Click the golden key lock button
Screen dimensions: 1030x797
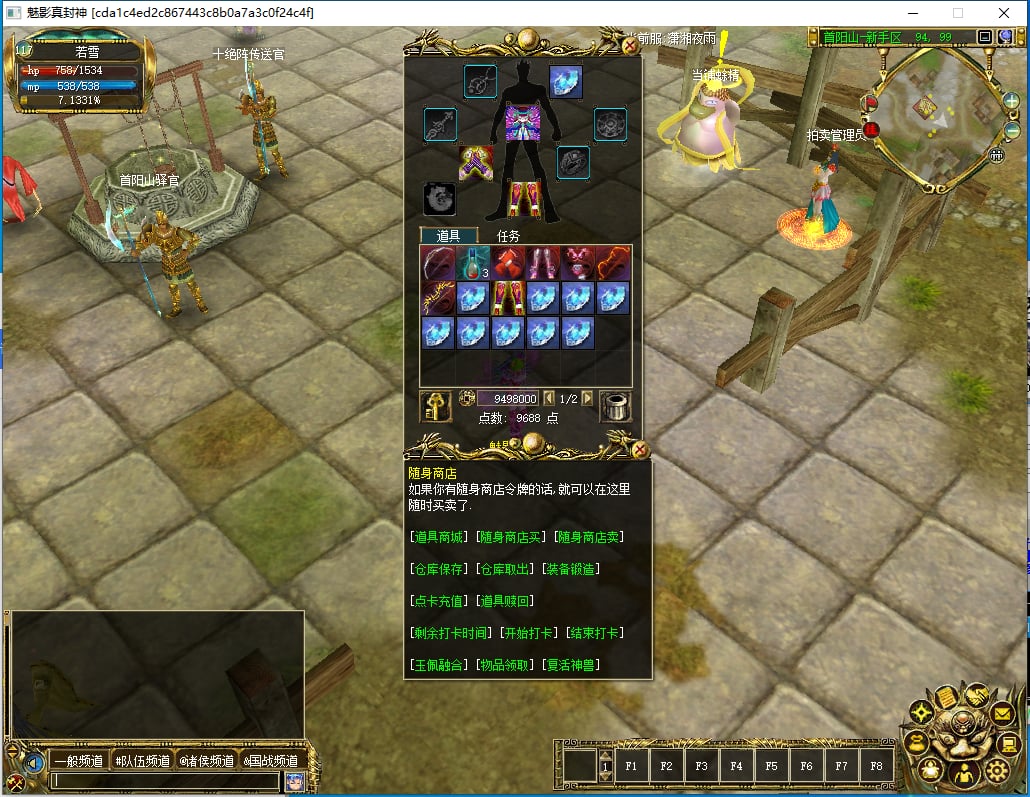click(435, 407)
